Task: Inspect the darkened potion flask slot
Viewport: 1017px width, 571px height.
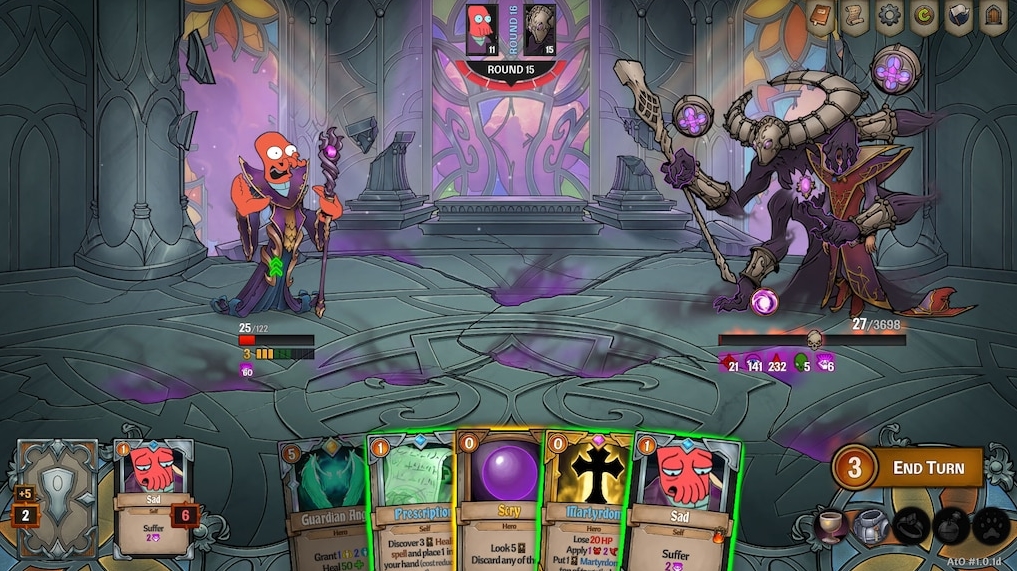Action: (949, 526)
